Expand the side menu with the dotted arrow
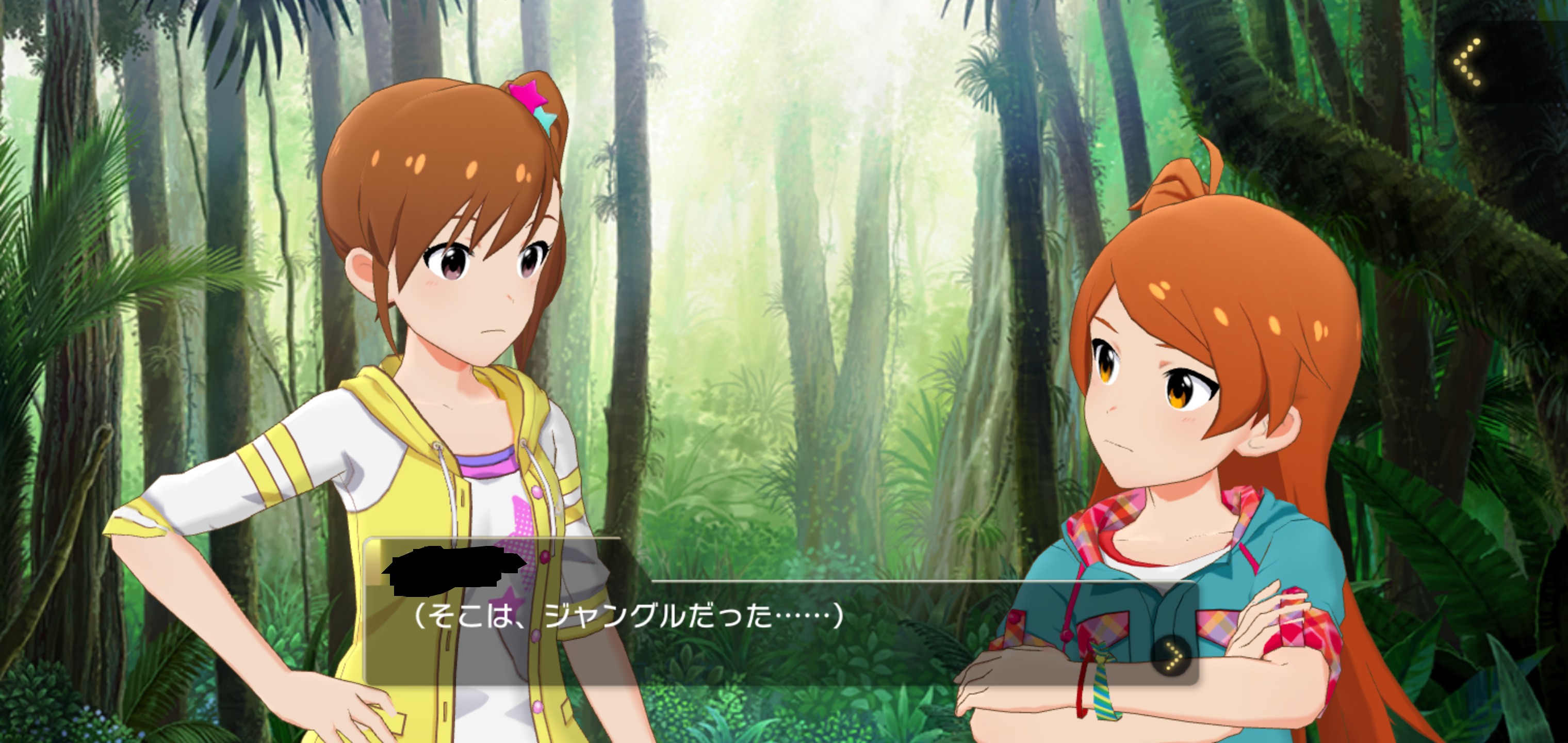This screenshot has height=743, width=1568. [x=1468, y=62]
